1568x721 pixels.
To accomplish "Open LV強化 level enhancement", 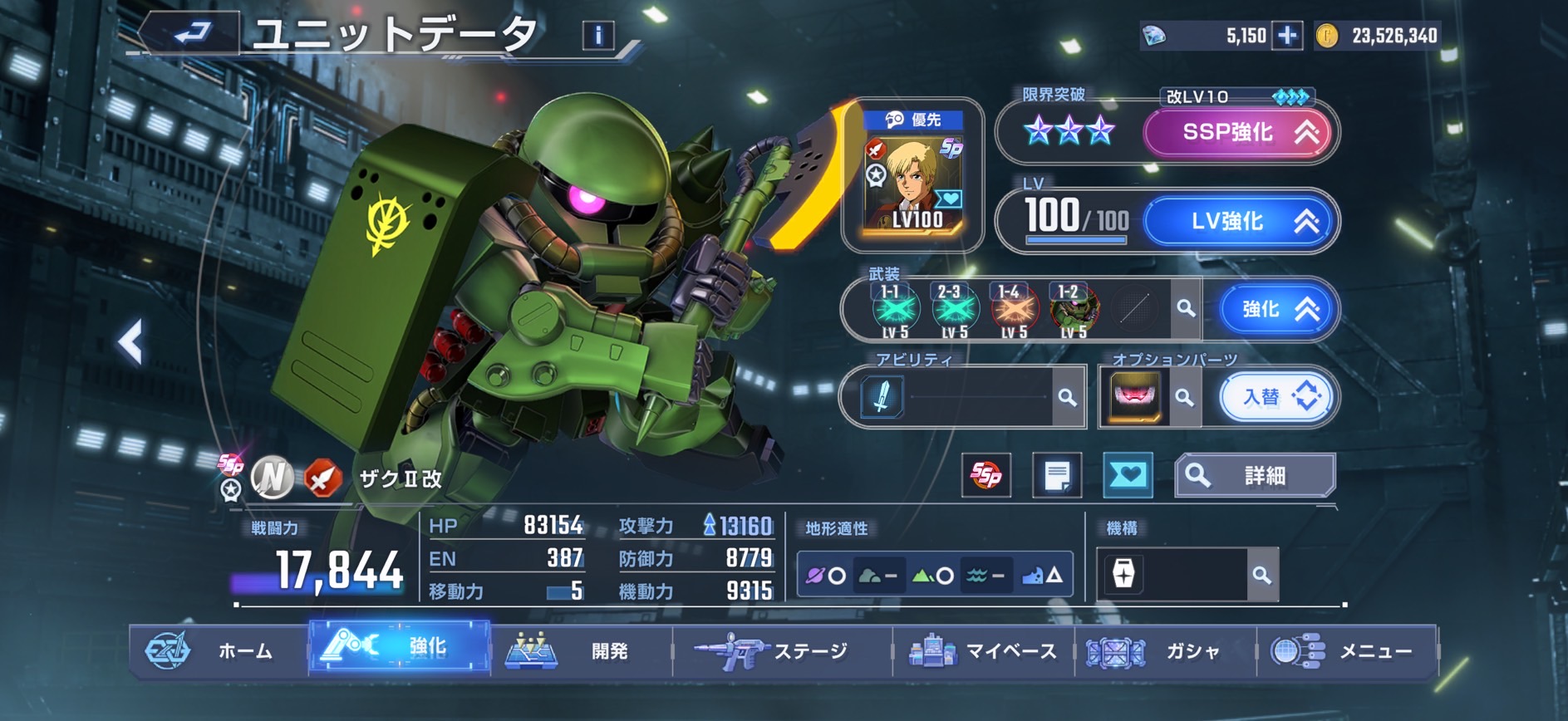I will (x=1240, y=221).
